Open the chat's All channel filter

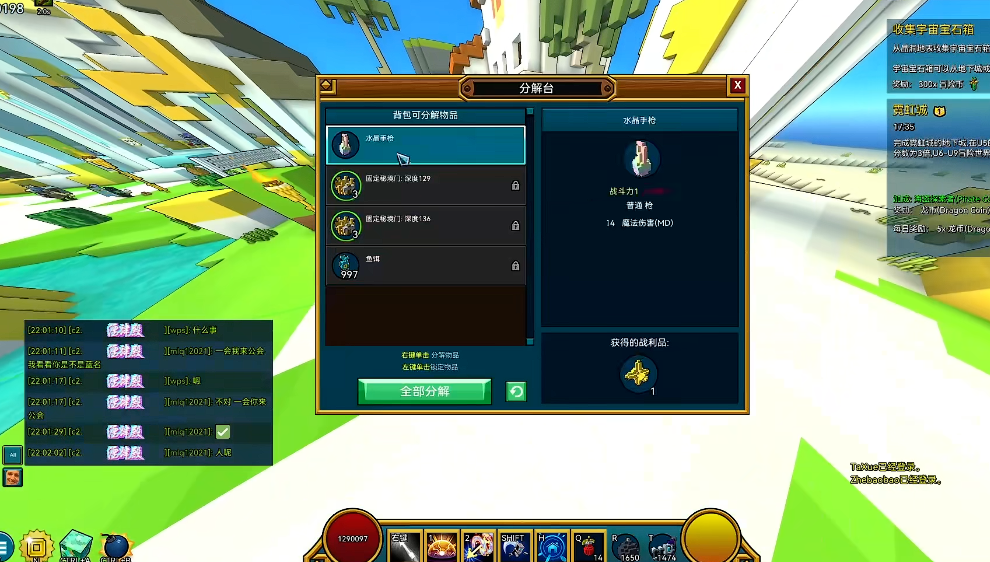click(12, 454)
